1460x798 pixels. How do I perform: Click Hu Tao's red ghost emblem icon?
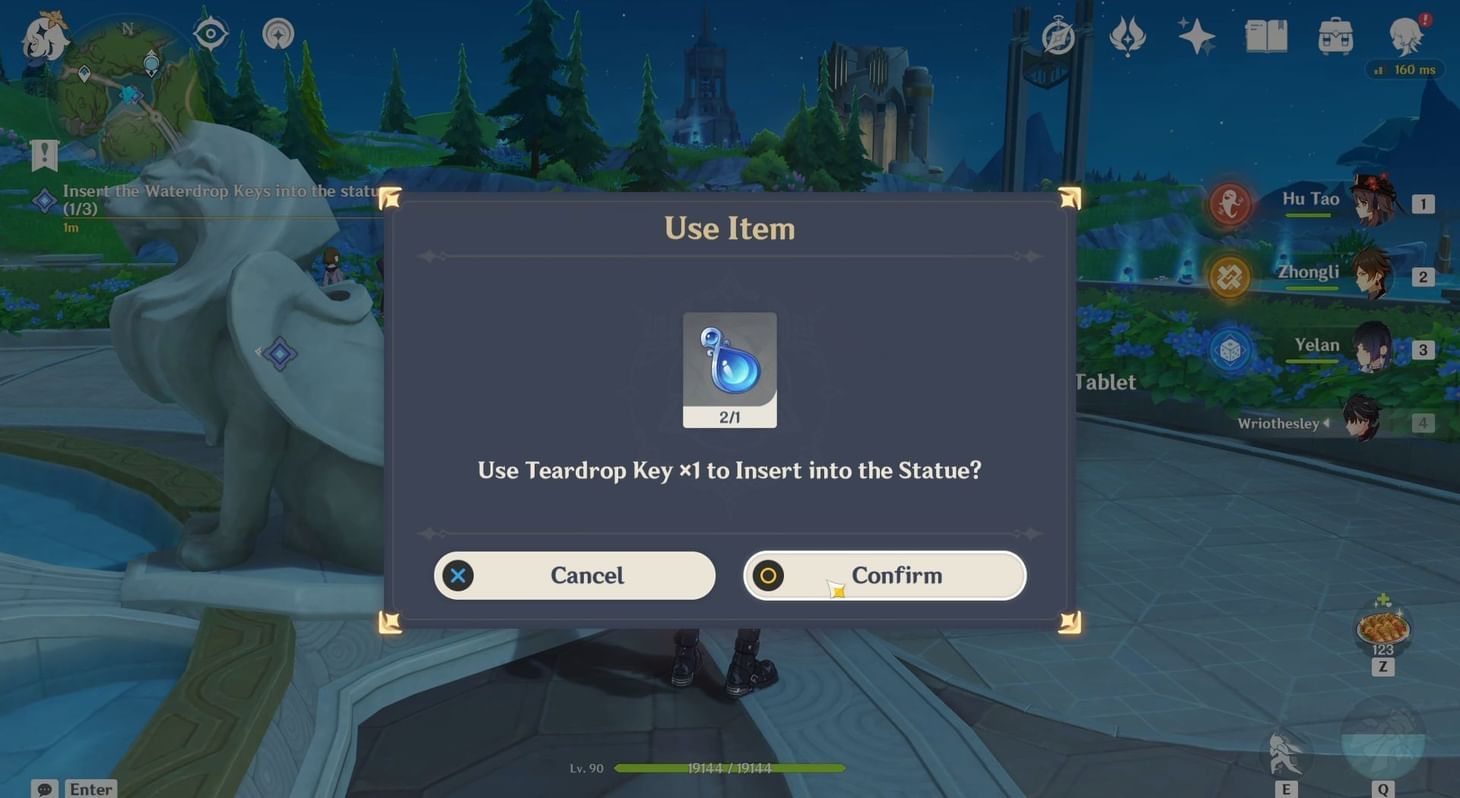point(1227,202)
